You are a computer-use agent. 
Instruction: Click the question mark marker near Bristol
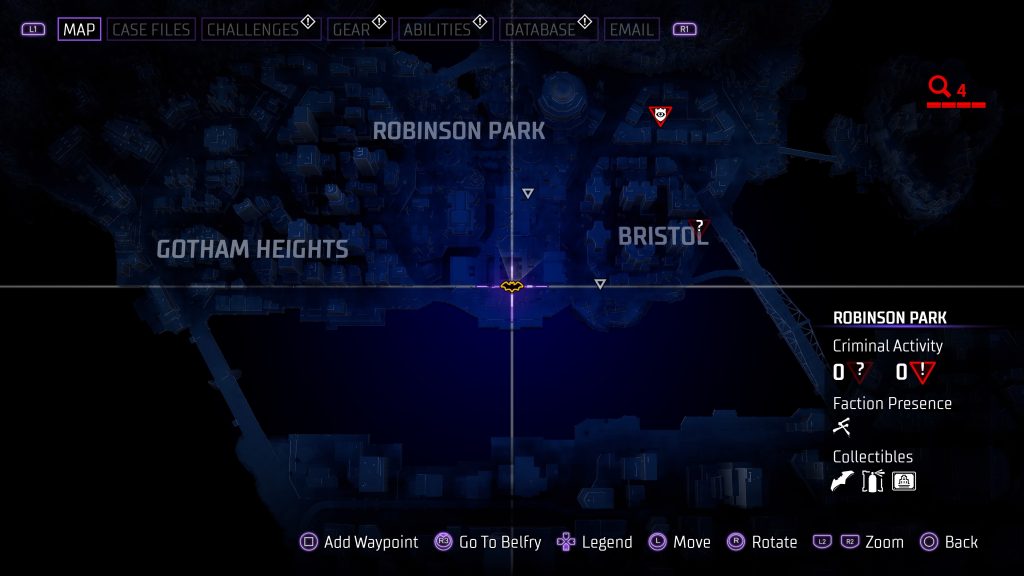[700, 226]
